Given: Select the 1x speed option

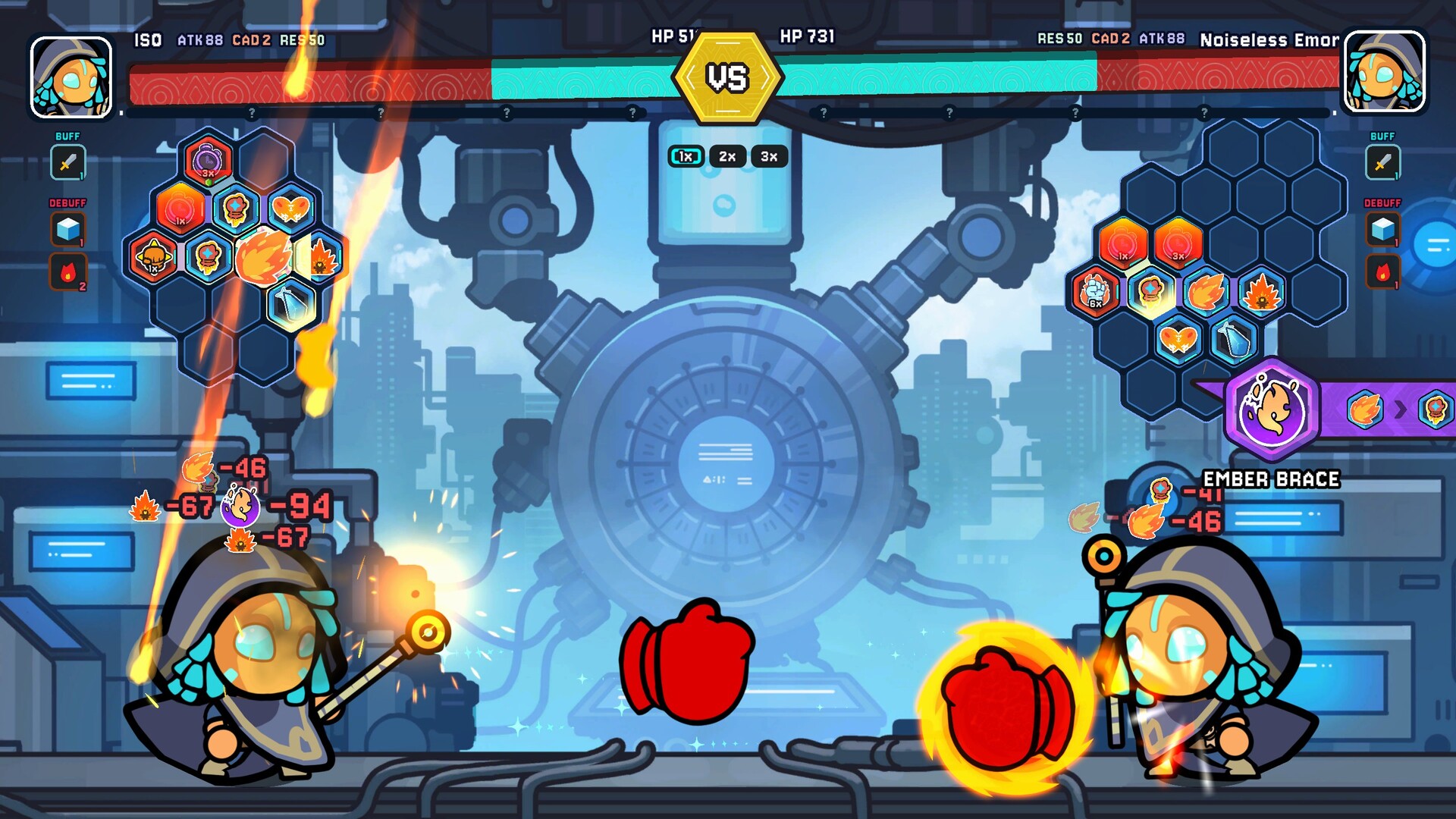Looking at the screenshot, I should pos(685,156).
